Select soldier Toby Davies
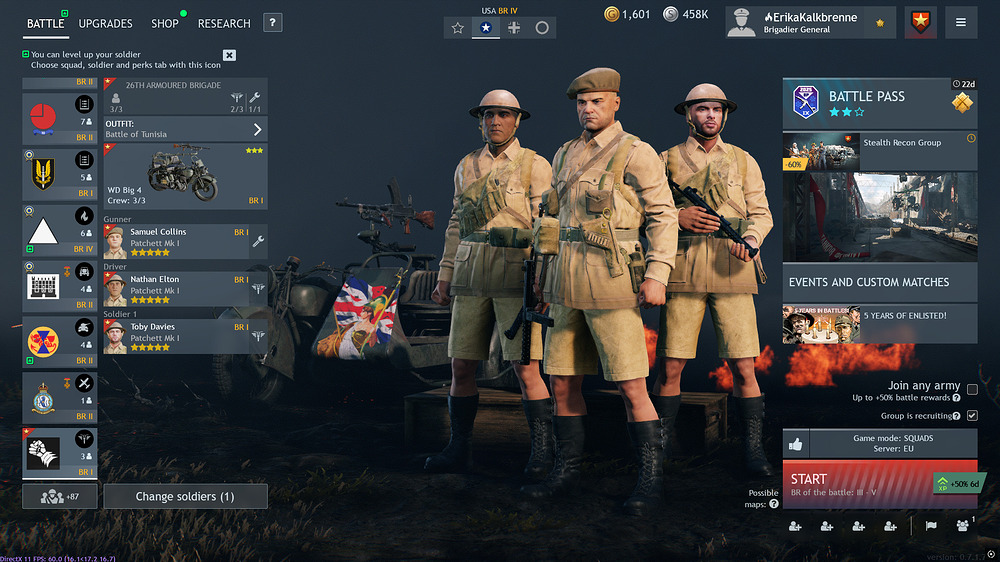Screen dimensions: 1000x562 coord(177,337)
